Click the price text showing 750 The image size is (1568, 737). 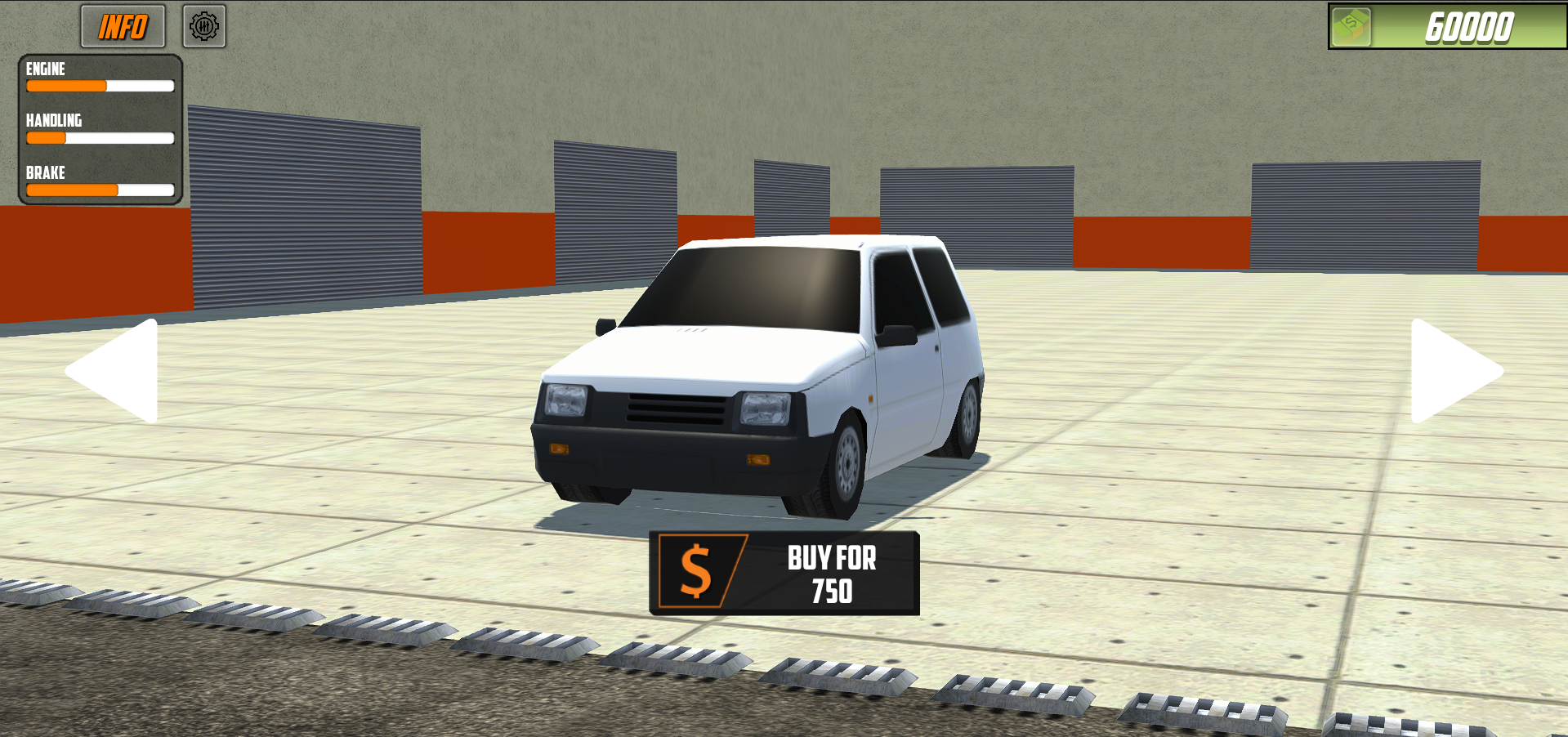[x=830, y=590]
